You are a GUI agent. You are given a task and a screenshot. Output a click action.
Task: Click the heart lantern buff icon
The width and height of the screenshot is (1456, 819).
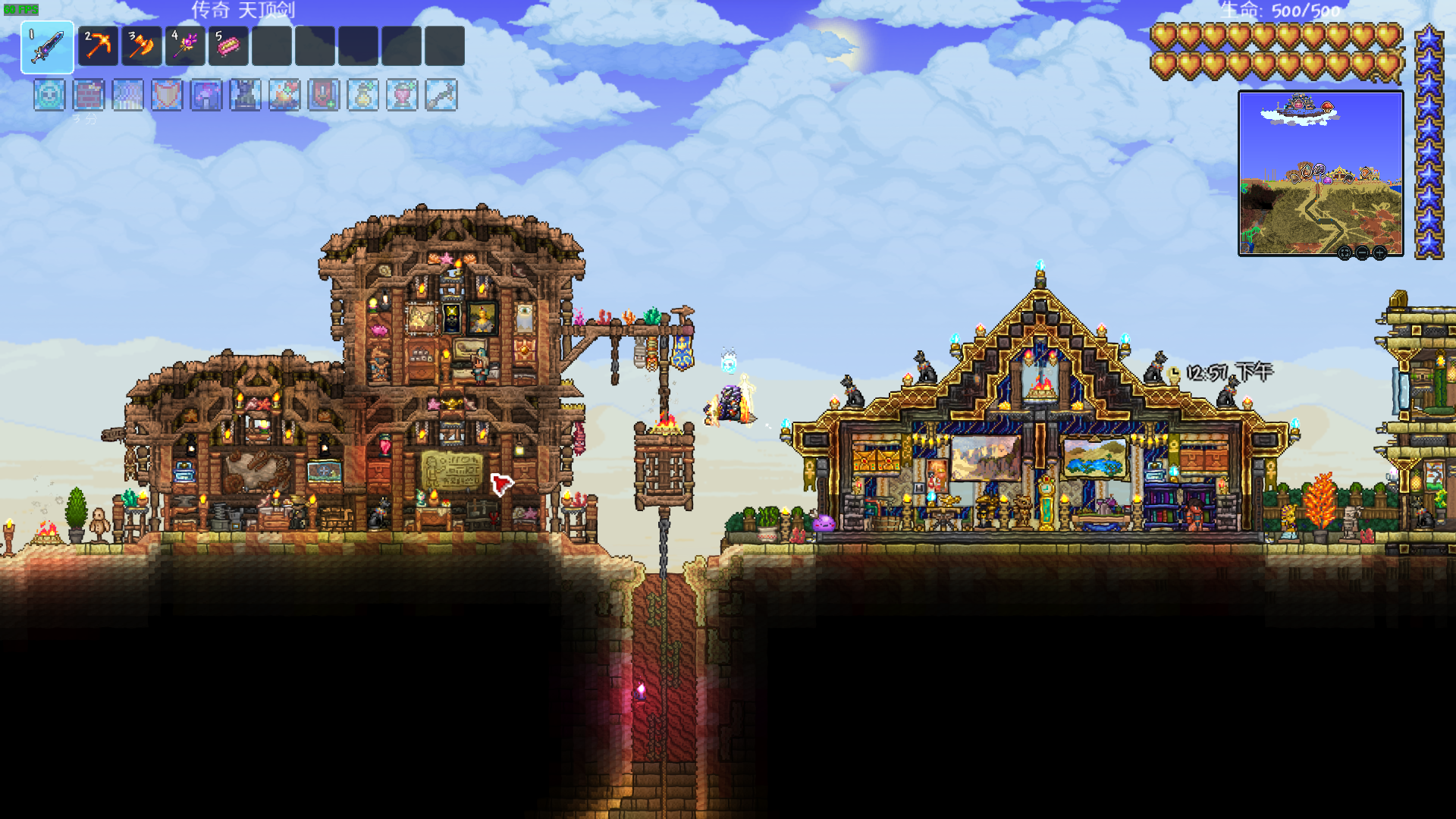pos(402,96)
